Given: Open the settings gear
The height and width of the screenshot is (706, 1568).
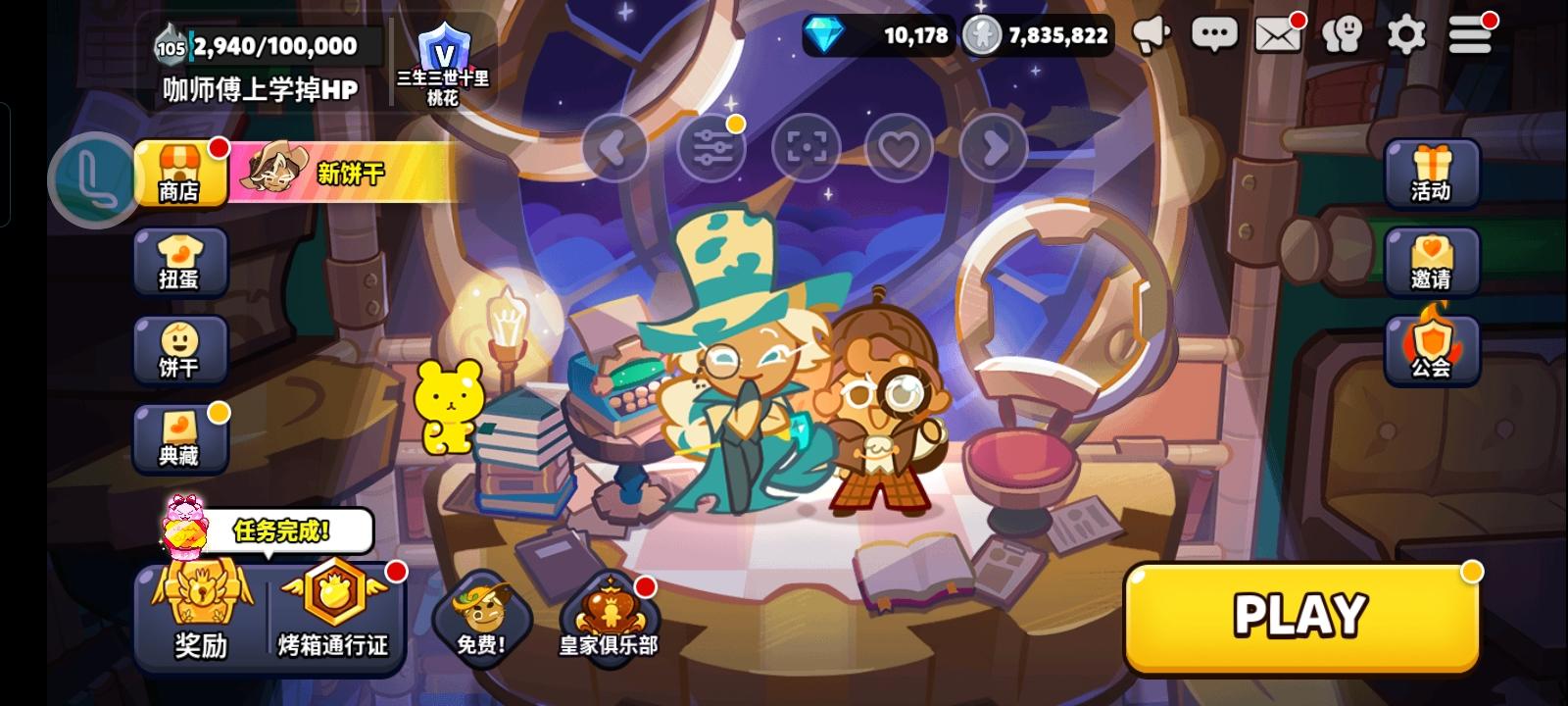Looking at the screenshot, I should tap(1407, 34).
